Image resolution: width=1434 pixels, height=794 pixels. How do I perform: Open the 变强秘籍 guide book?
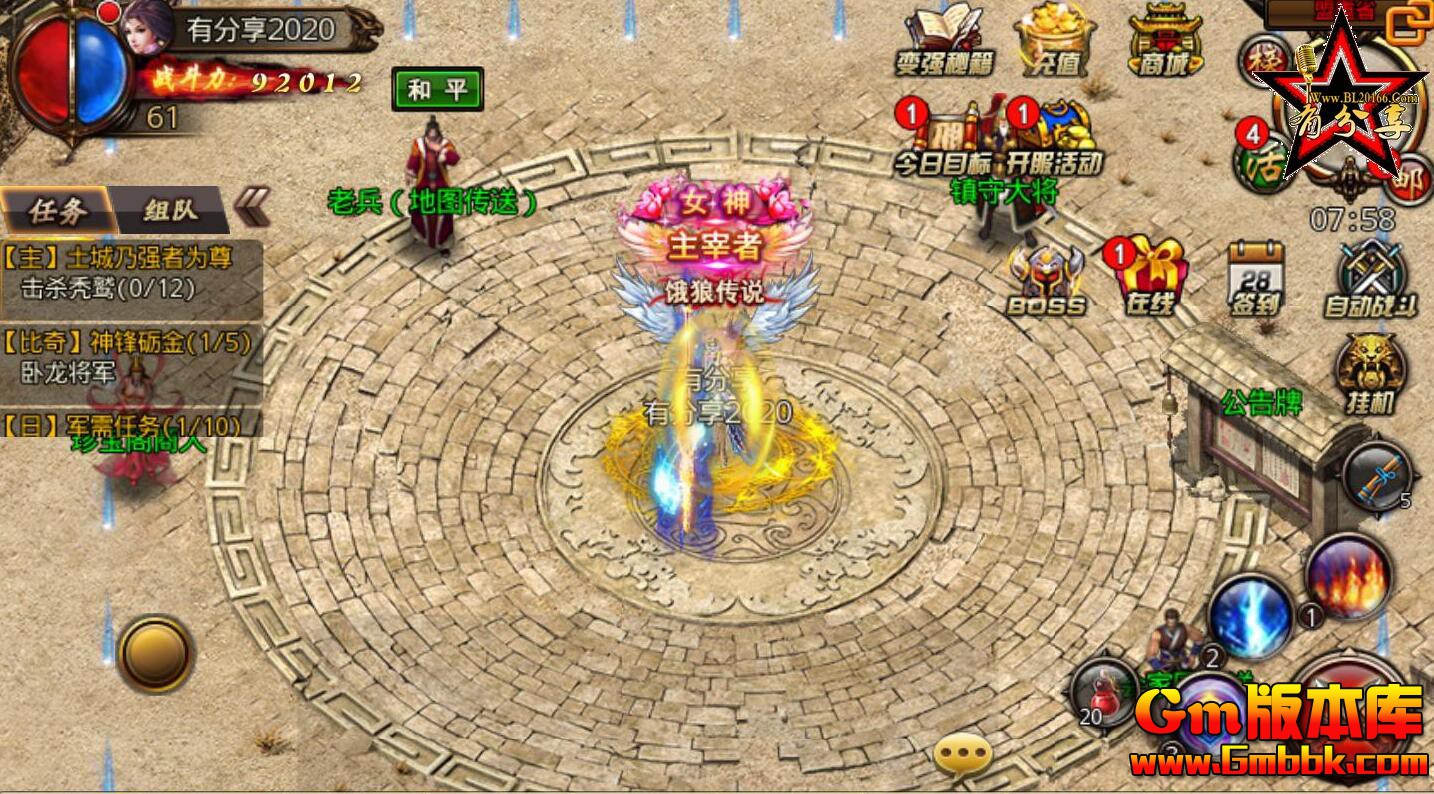(x=943, y=38)
